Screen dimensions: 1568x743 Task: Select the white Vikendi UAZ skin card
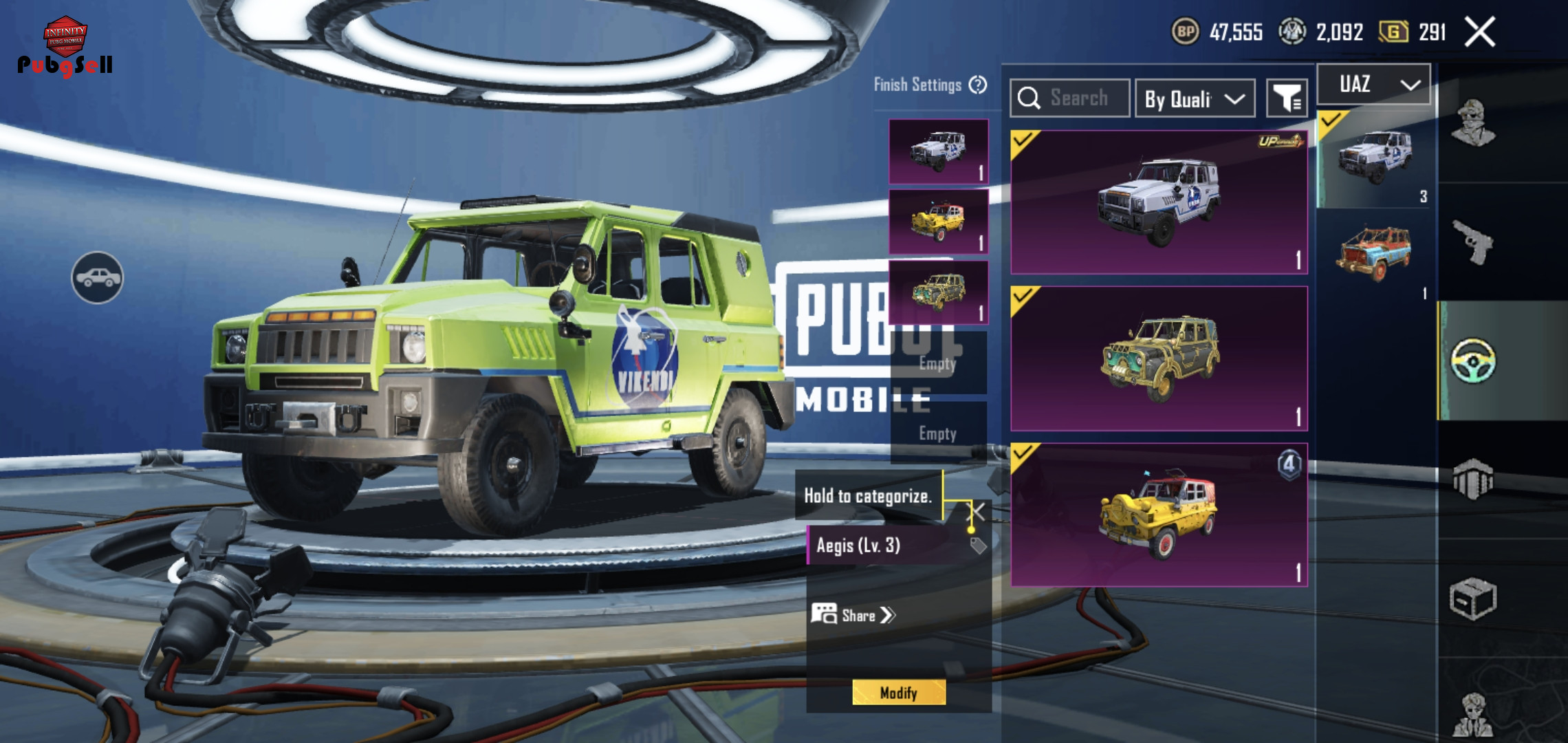coord(1159,202)
